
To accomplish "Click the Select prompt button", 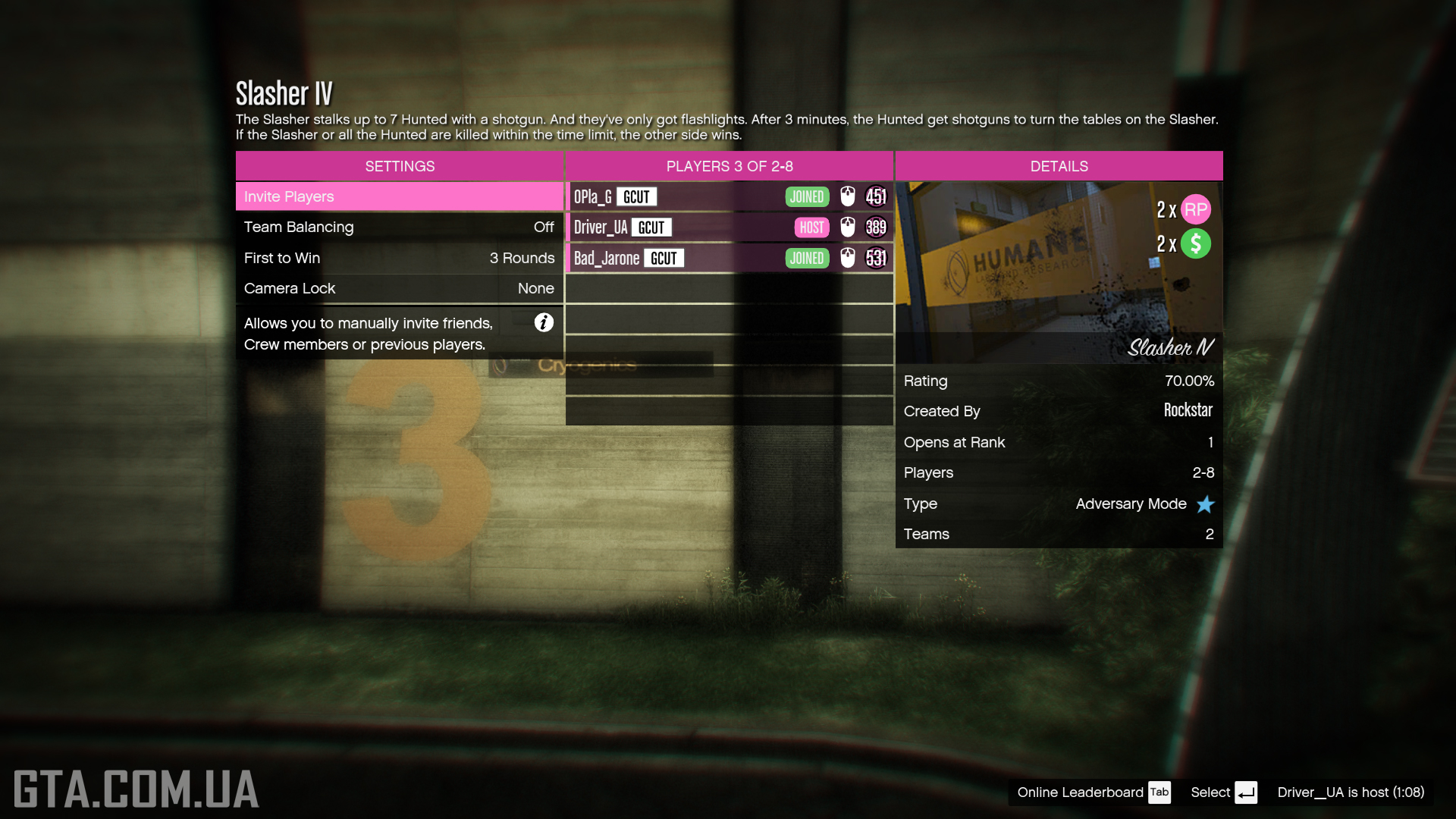I will coord(1223,792).
